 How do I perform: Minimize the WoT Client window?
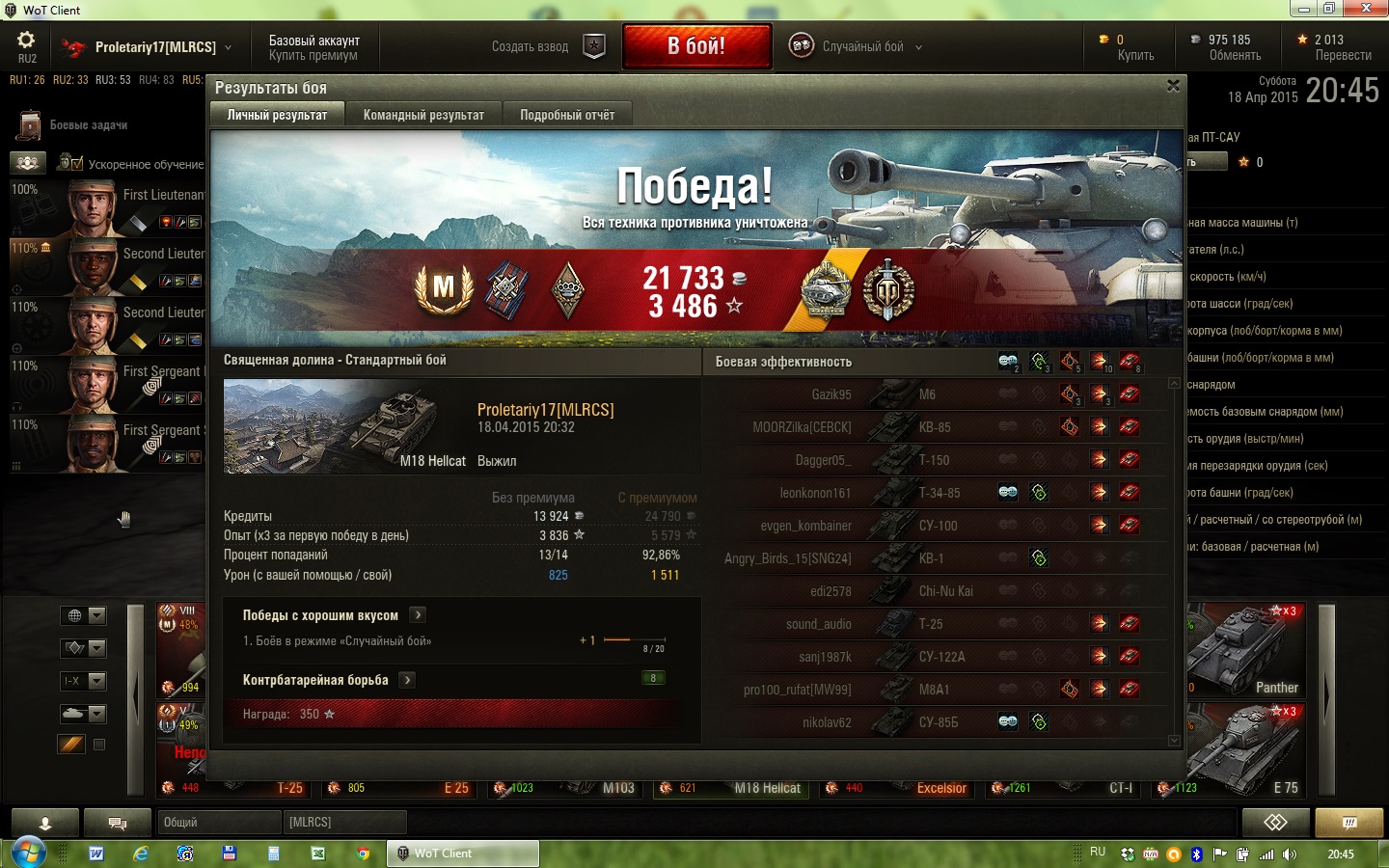[x=1304, y=9]
